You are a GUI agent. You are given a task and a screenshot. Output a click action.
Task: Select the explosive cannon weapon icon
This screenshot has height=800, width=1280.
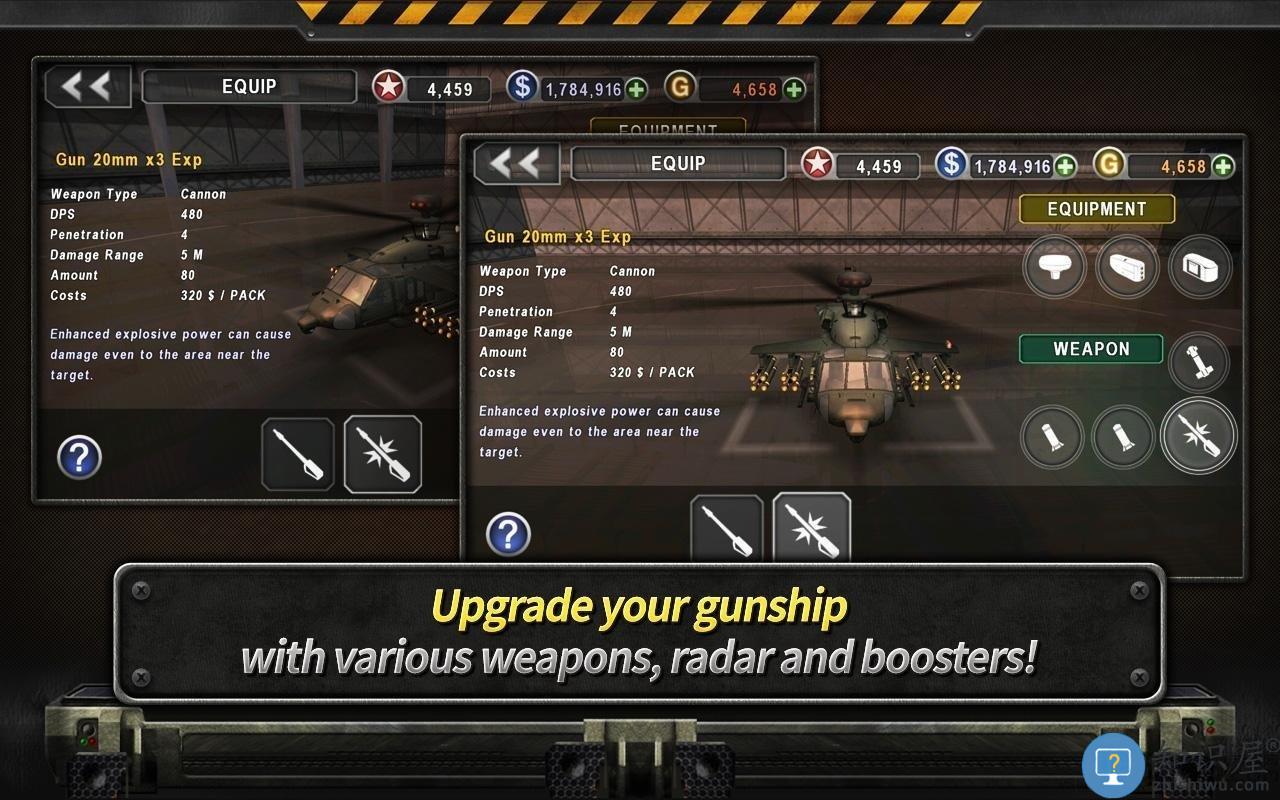point(1199,437)
